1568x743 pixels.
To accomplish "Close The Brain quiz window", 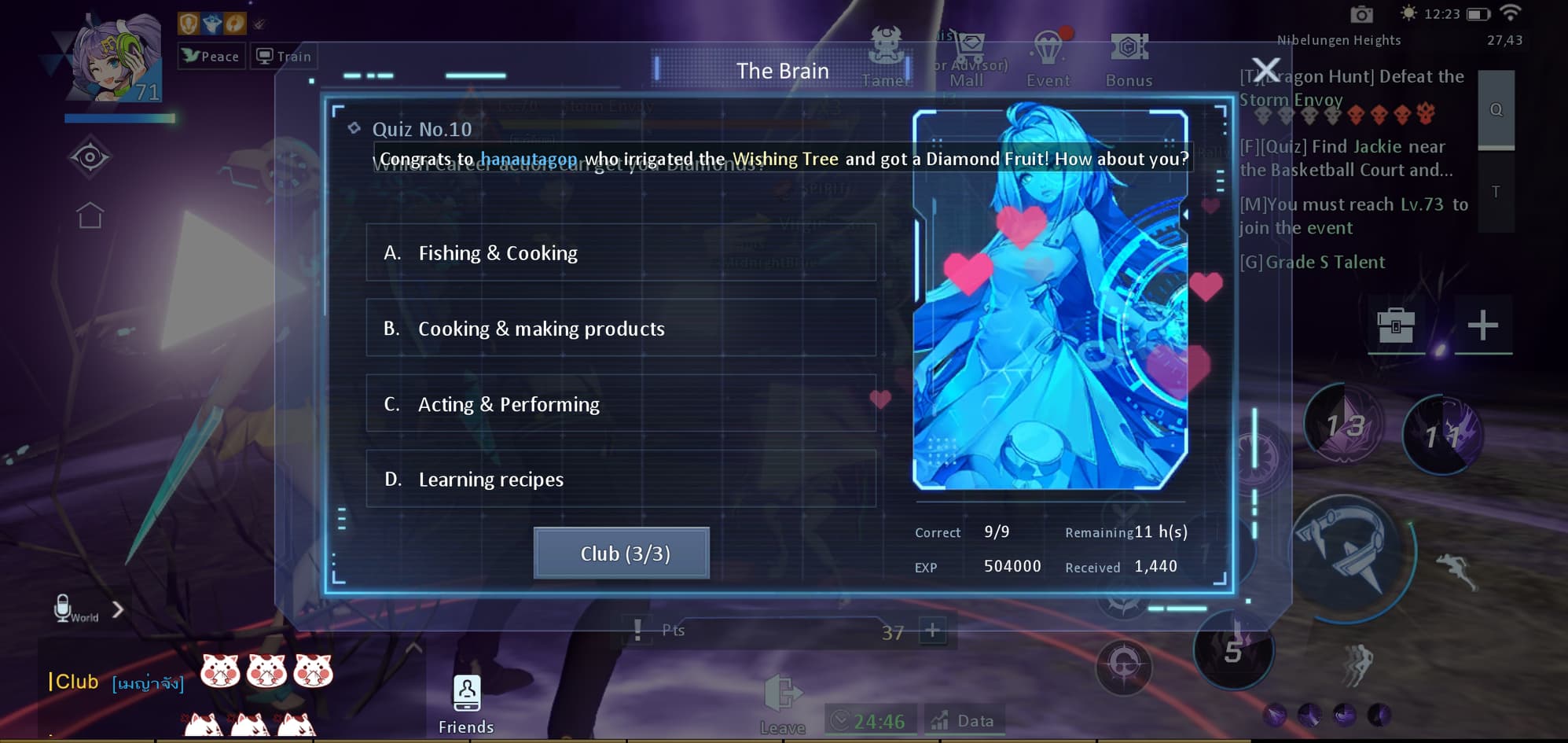I will [x=1265, y=70].
